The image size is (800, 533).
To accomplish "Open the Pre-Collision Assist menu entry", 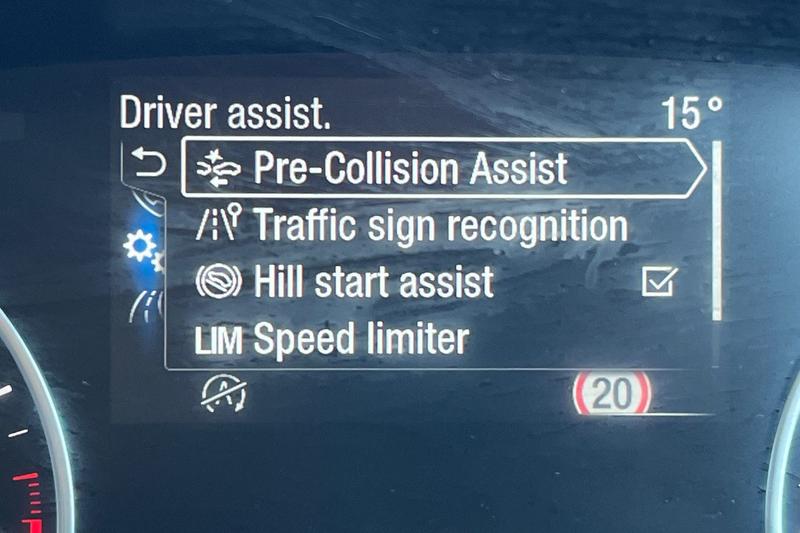I will tap(440, 168).
